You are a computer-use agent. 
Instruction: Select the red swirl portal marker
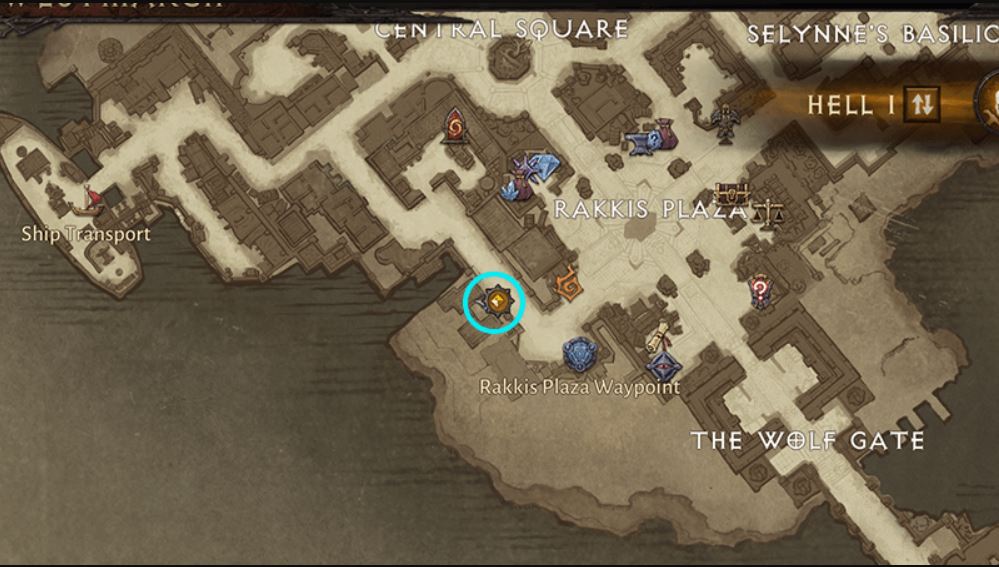456,126
